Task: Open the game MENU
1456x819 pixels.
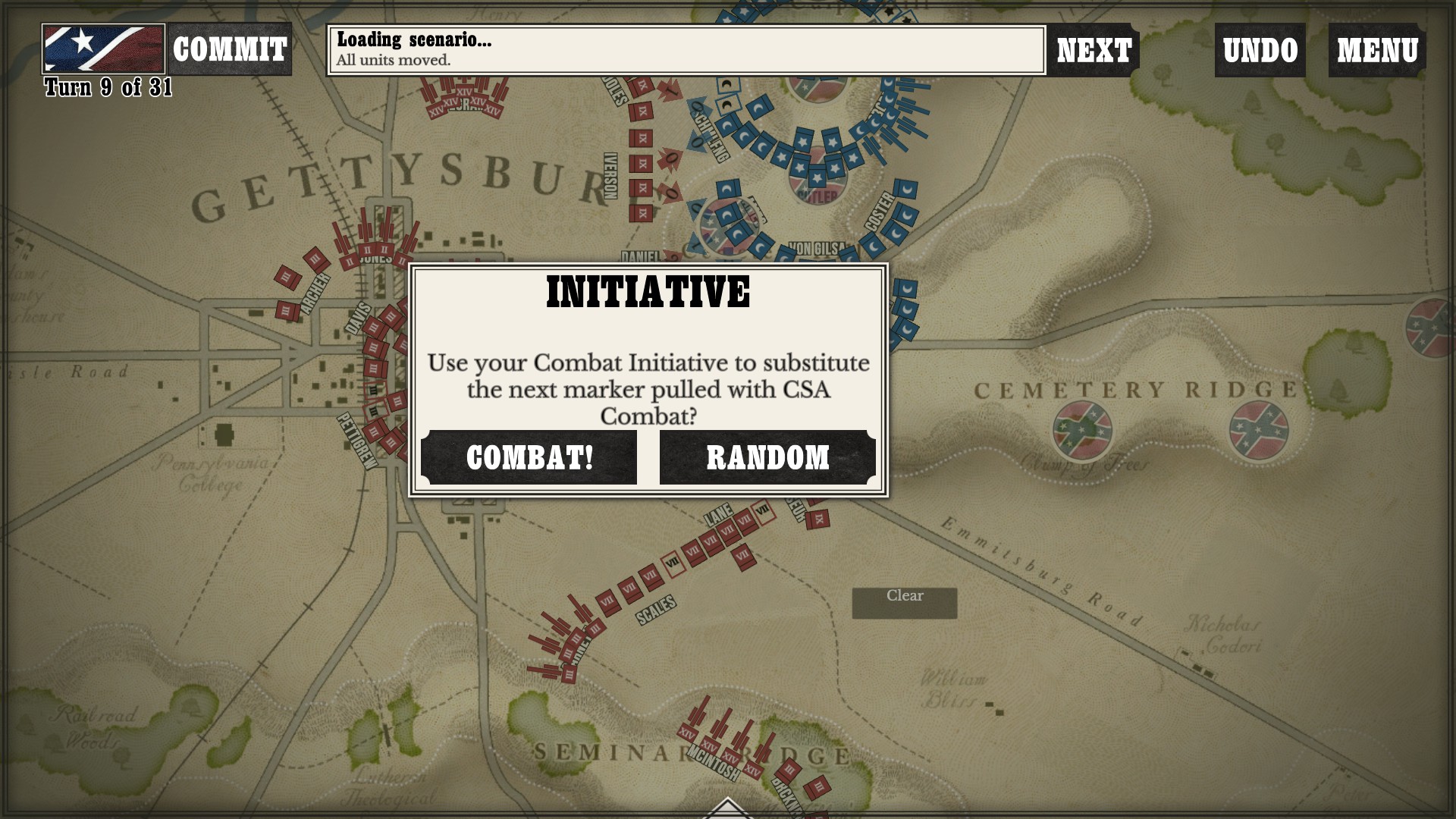Action: 1376,50
